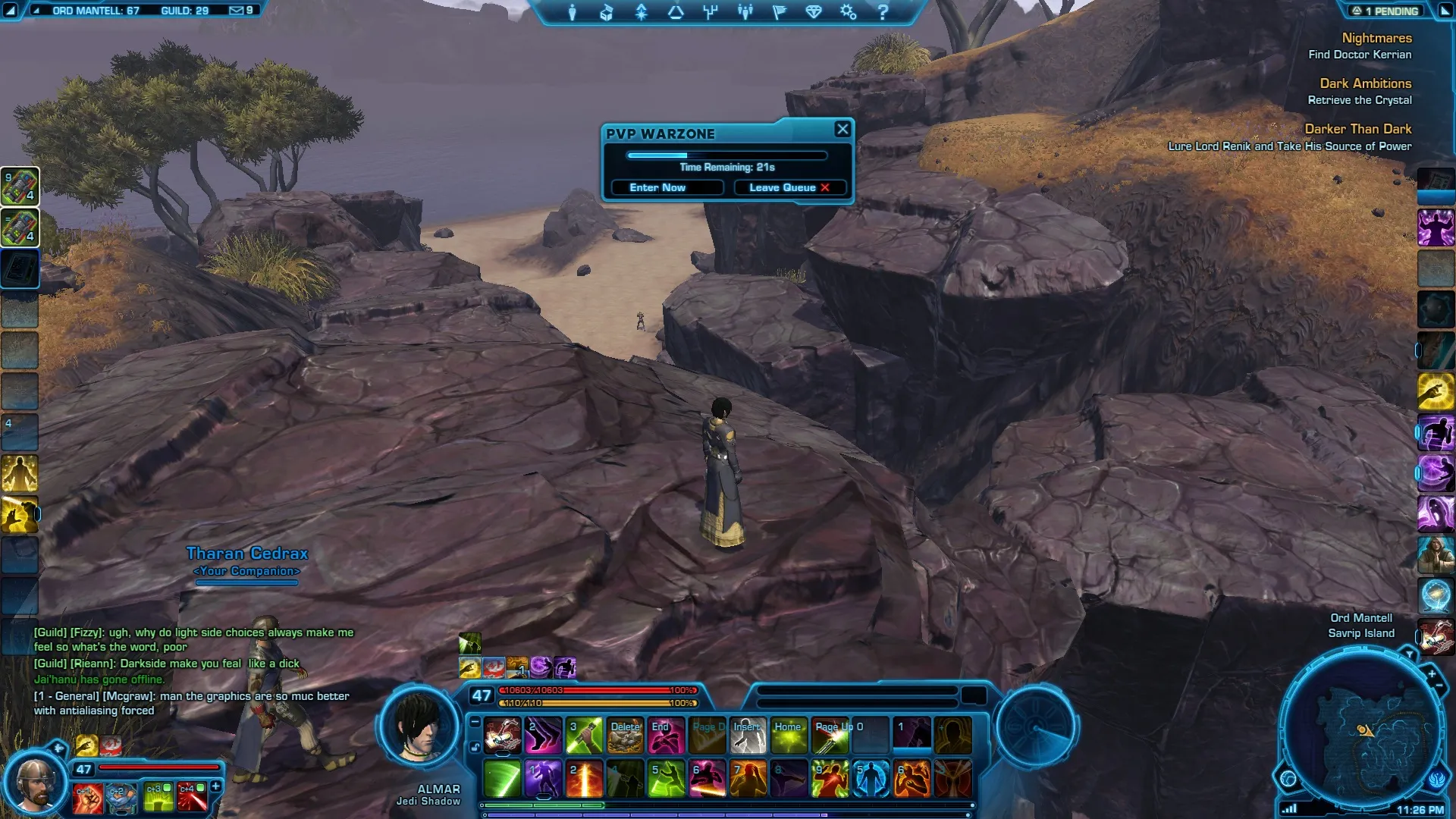Viewport: 1456px width, 819px height.
Task: Toggle the quickbar lock icon
Action: [475, 747]
